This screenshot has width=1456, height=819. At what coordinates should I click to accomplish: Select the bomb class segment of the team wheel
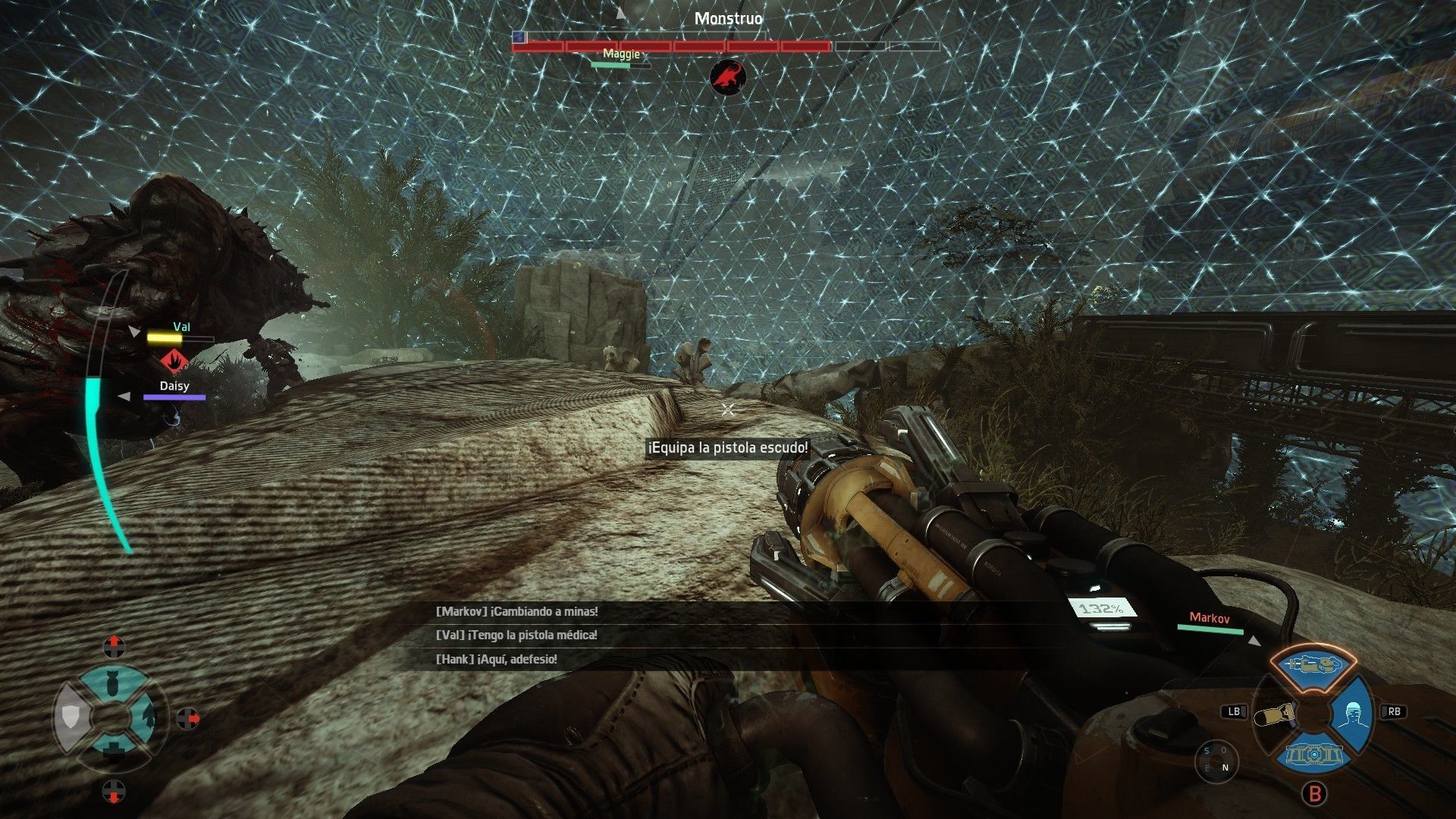coord(111,686)
